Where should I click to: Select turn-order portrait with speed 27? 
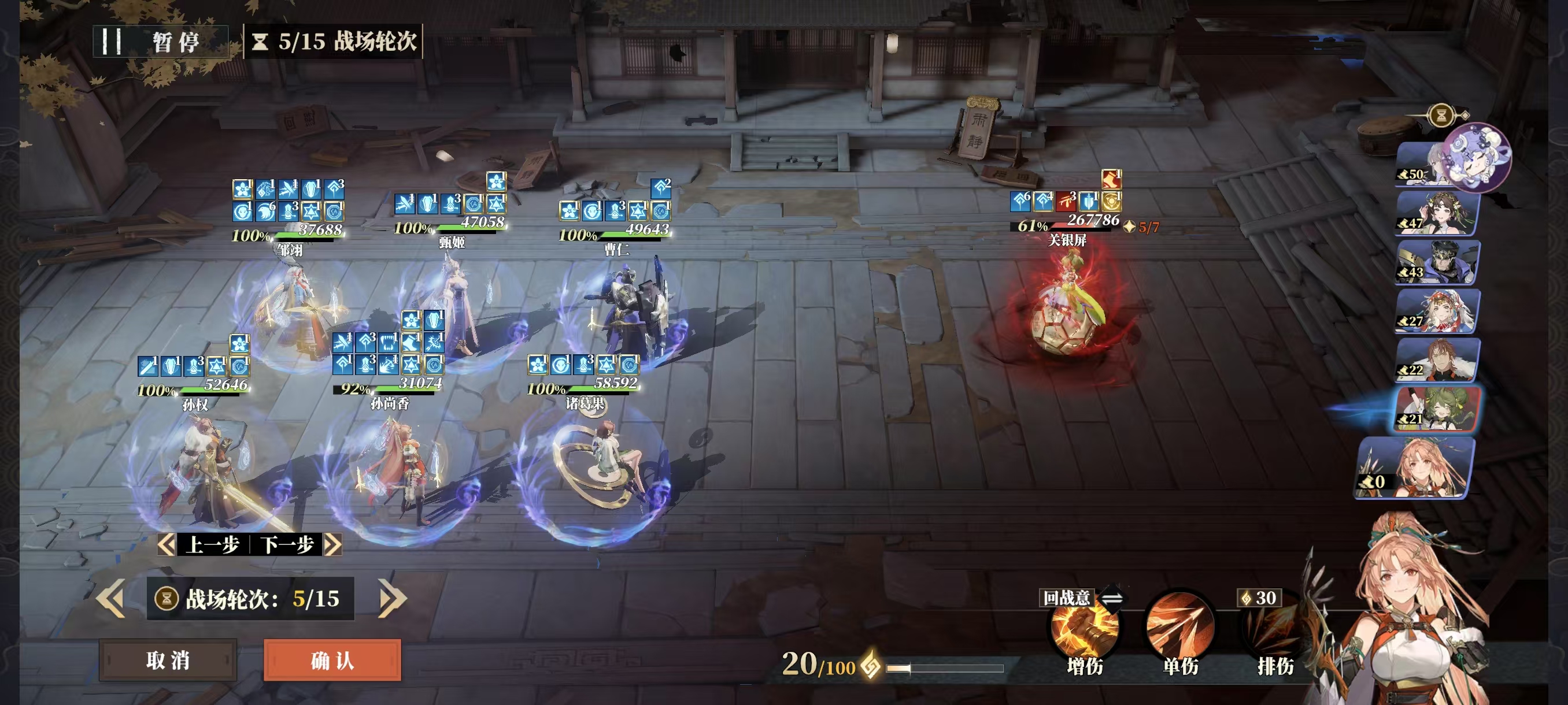[x=1437, y=311]
